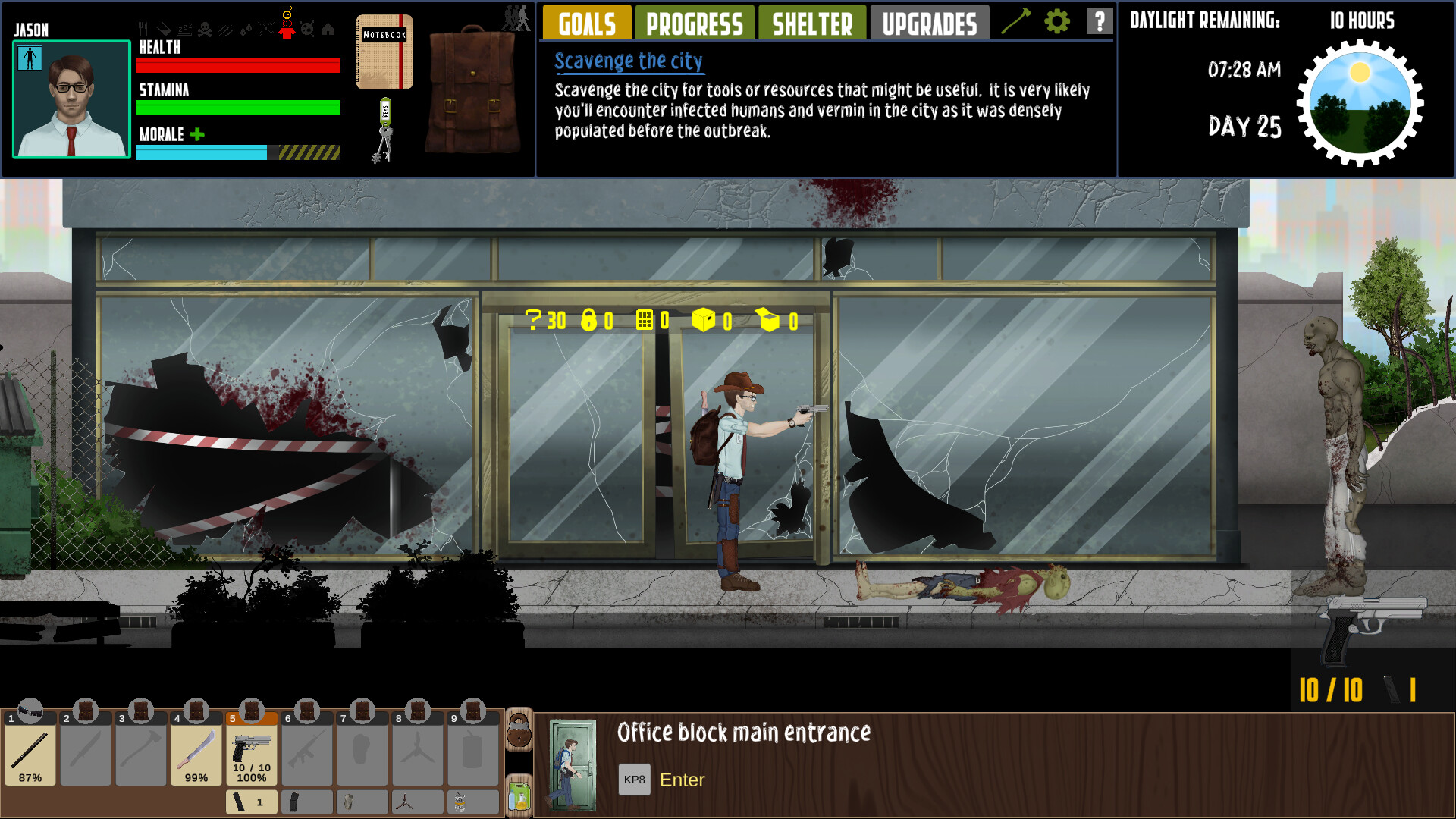Click the skull-and-crossbones status icon
The width and height of the screenshot is (1456, 819).
tap(204, 29)
